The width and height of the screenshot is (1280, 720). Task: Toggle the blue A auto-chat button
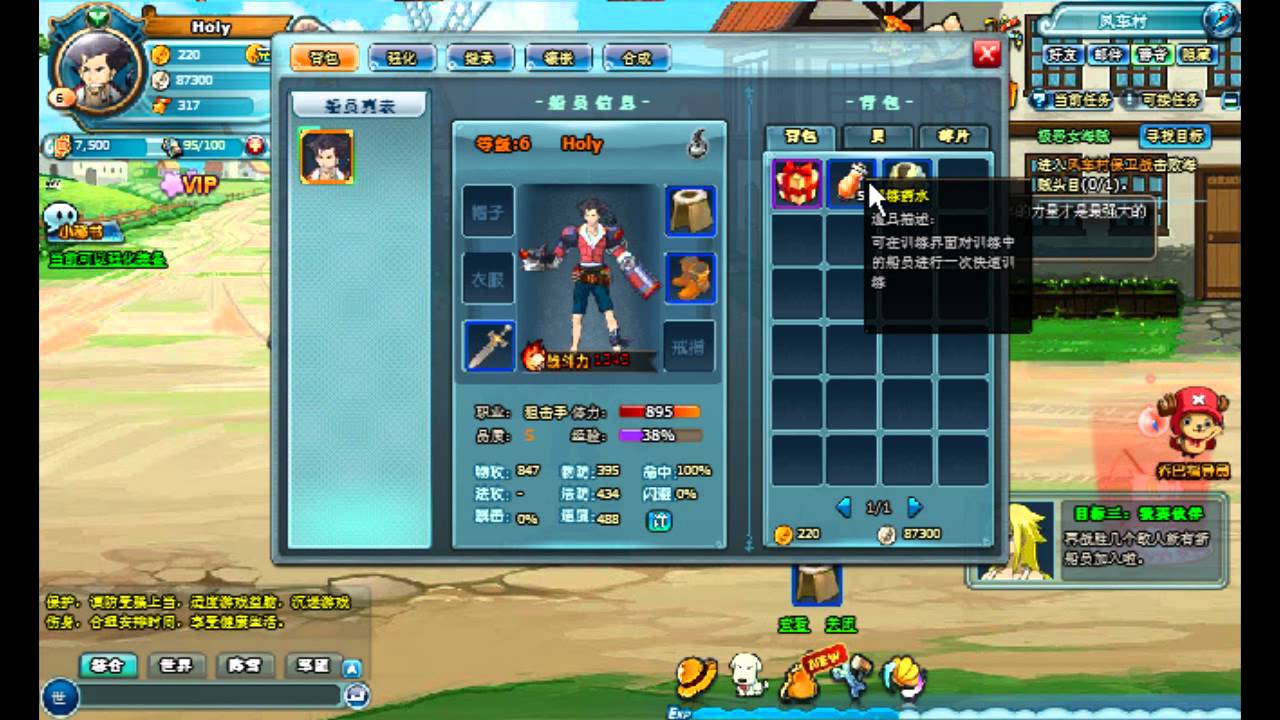(353, 667)
